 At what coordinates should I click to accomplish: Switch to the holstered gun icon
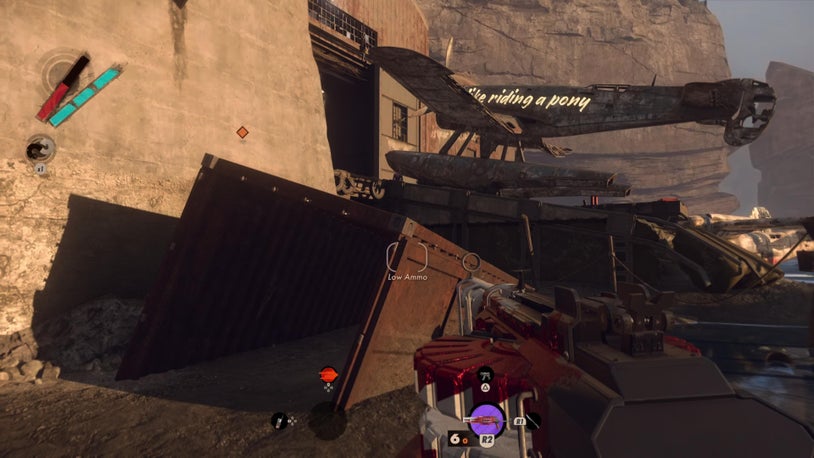[x=485, y=374]
